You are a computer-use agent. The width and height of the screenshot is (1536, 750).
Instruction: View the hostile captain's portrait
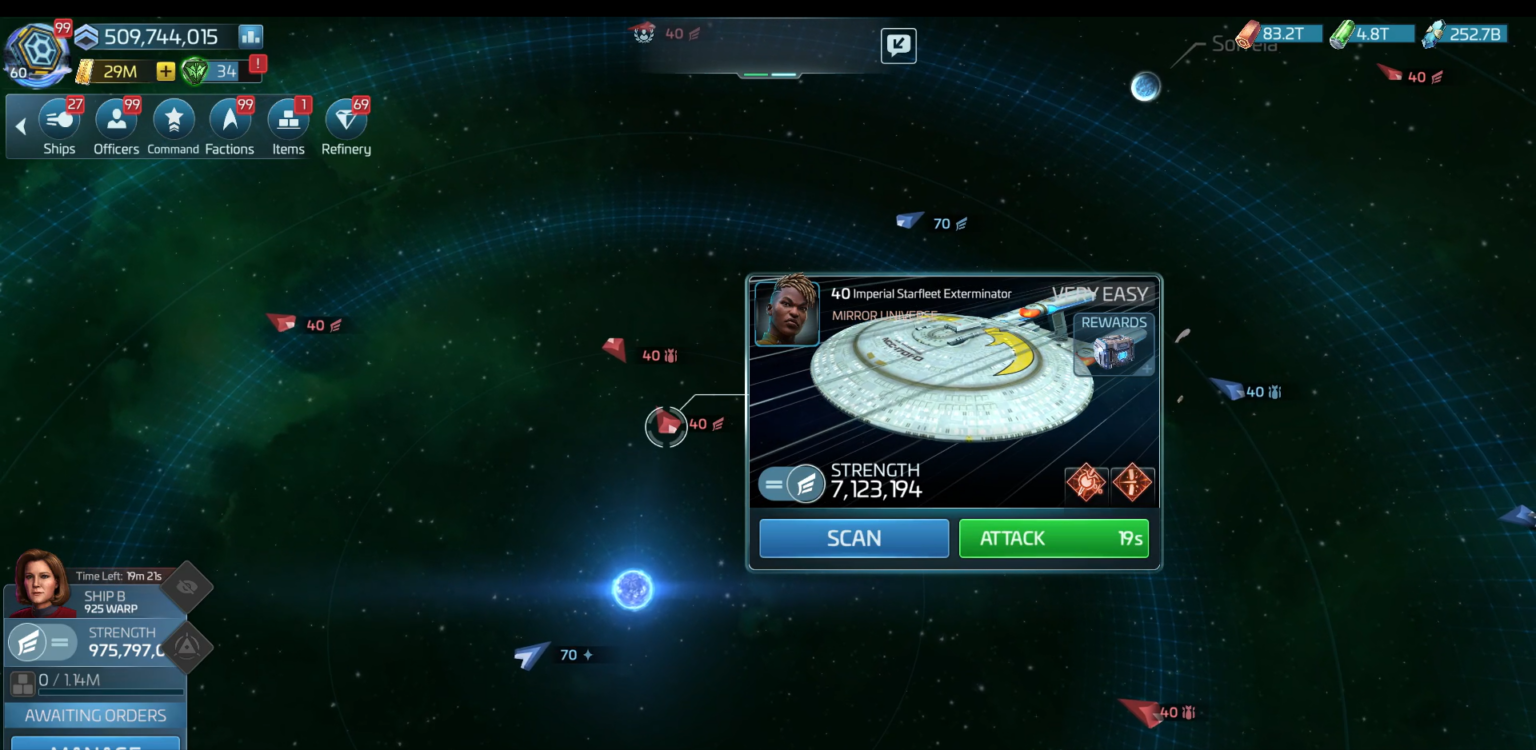(787, 312)
